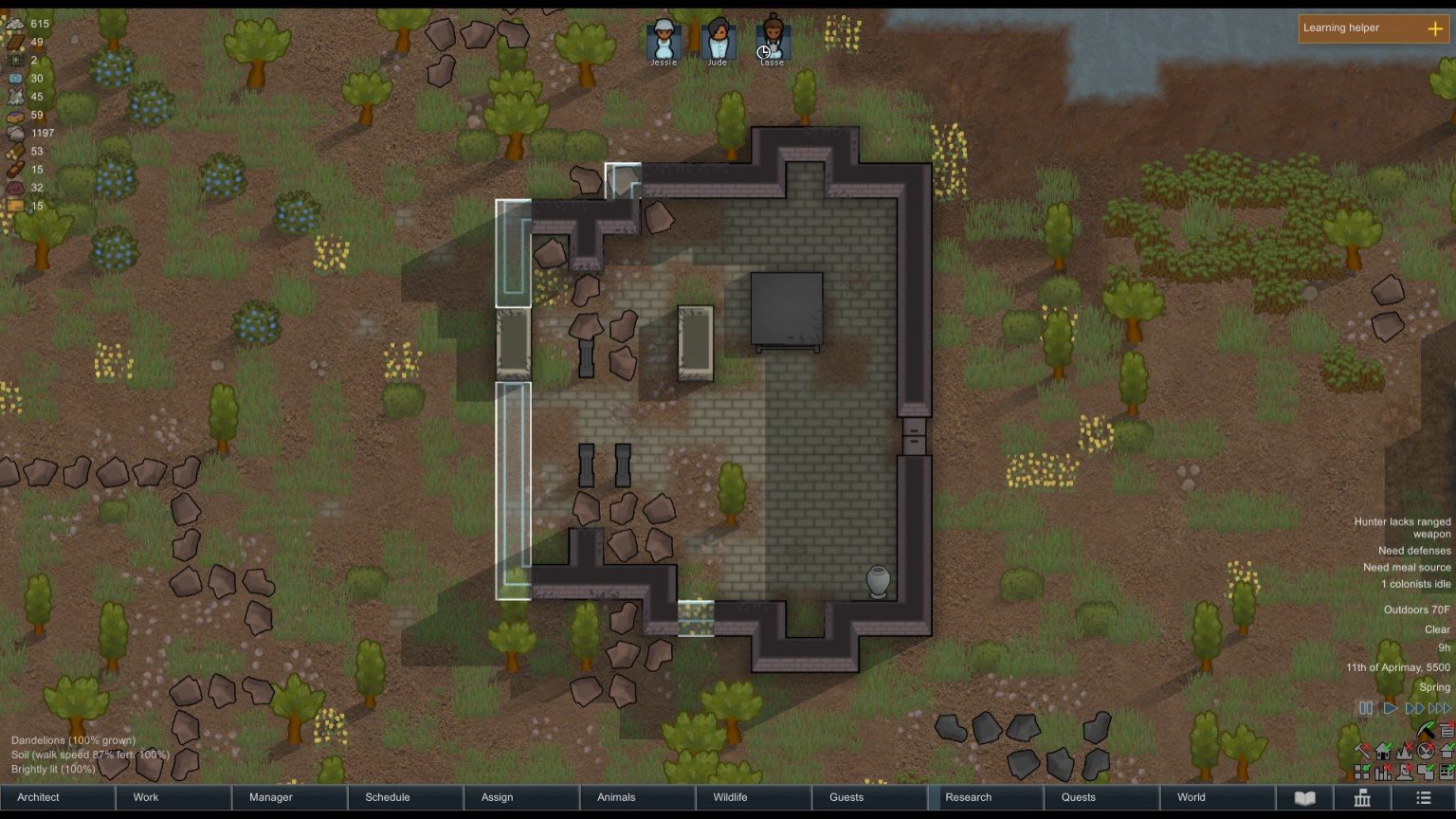Open the main Menu list icon at bottom right
The height and width of the screenshot is (819, 1456).
click(x=1422, y=797)
